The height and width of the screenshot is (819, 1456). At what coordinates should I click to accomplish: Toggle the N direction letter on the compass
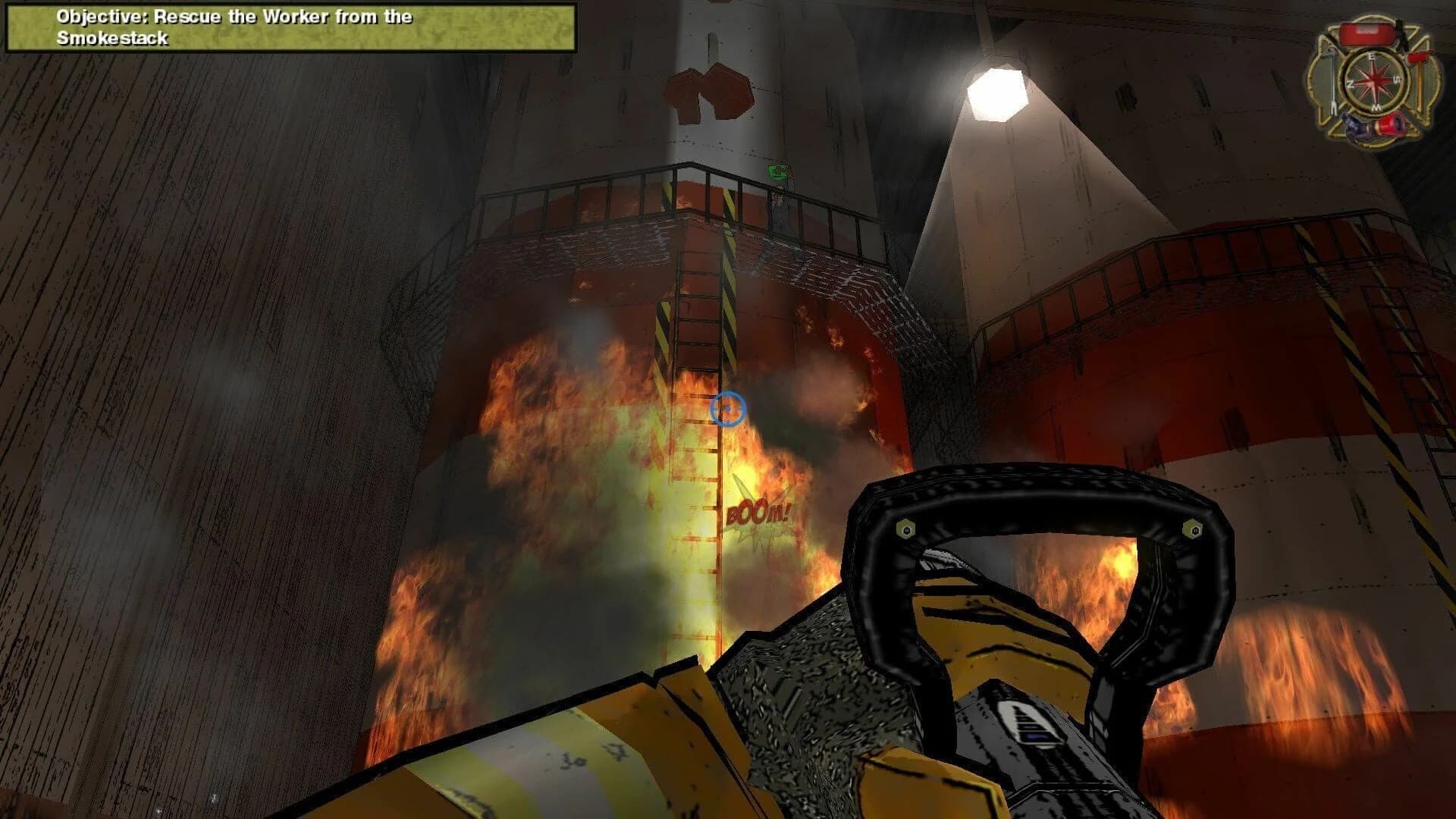tap(1351, 84)
